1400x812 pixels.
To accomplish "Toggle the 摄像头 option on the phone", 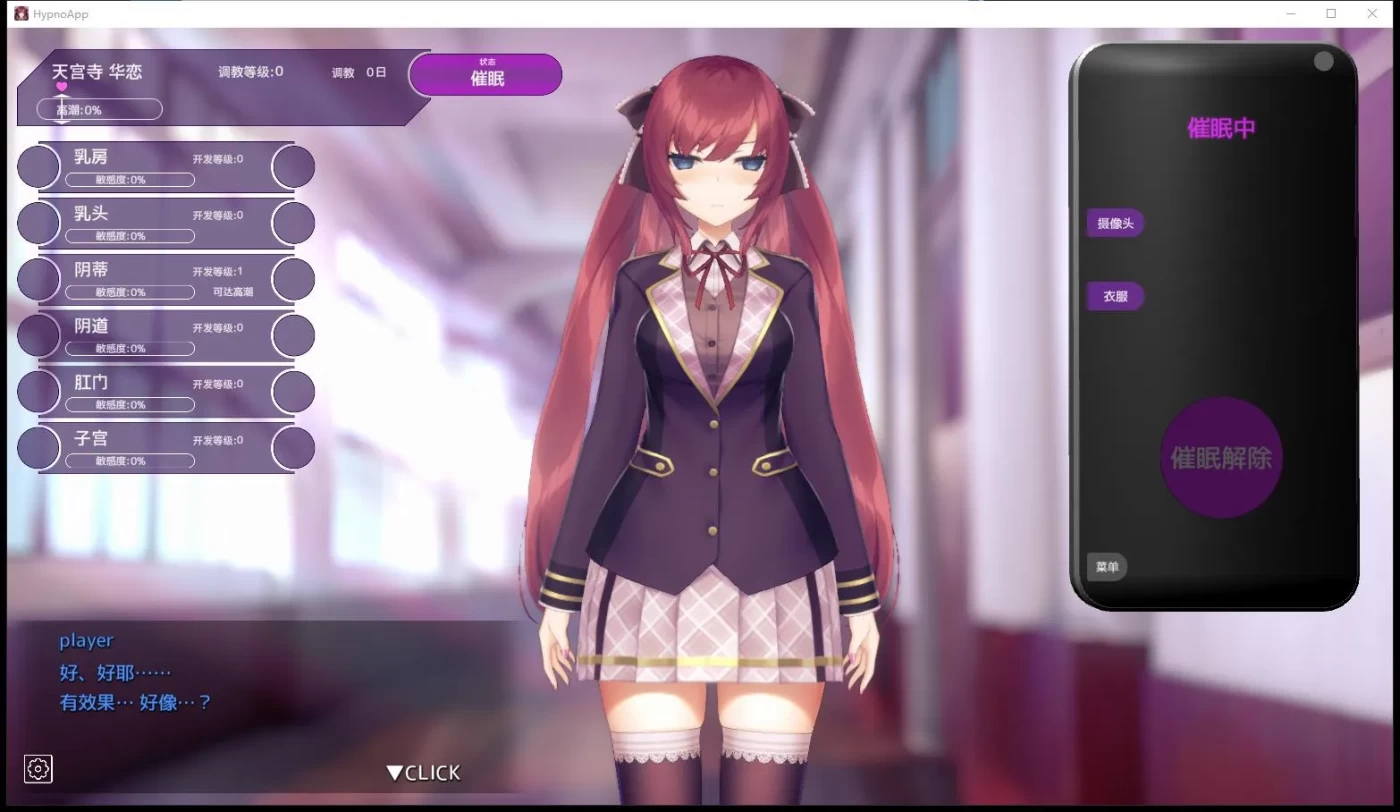I will point(1115,223).
